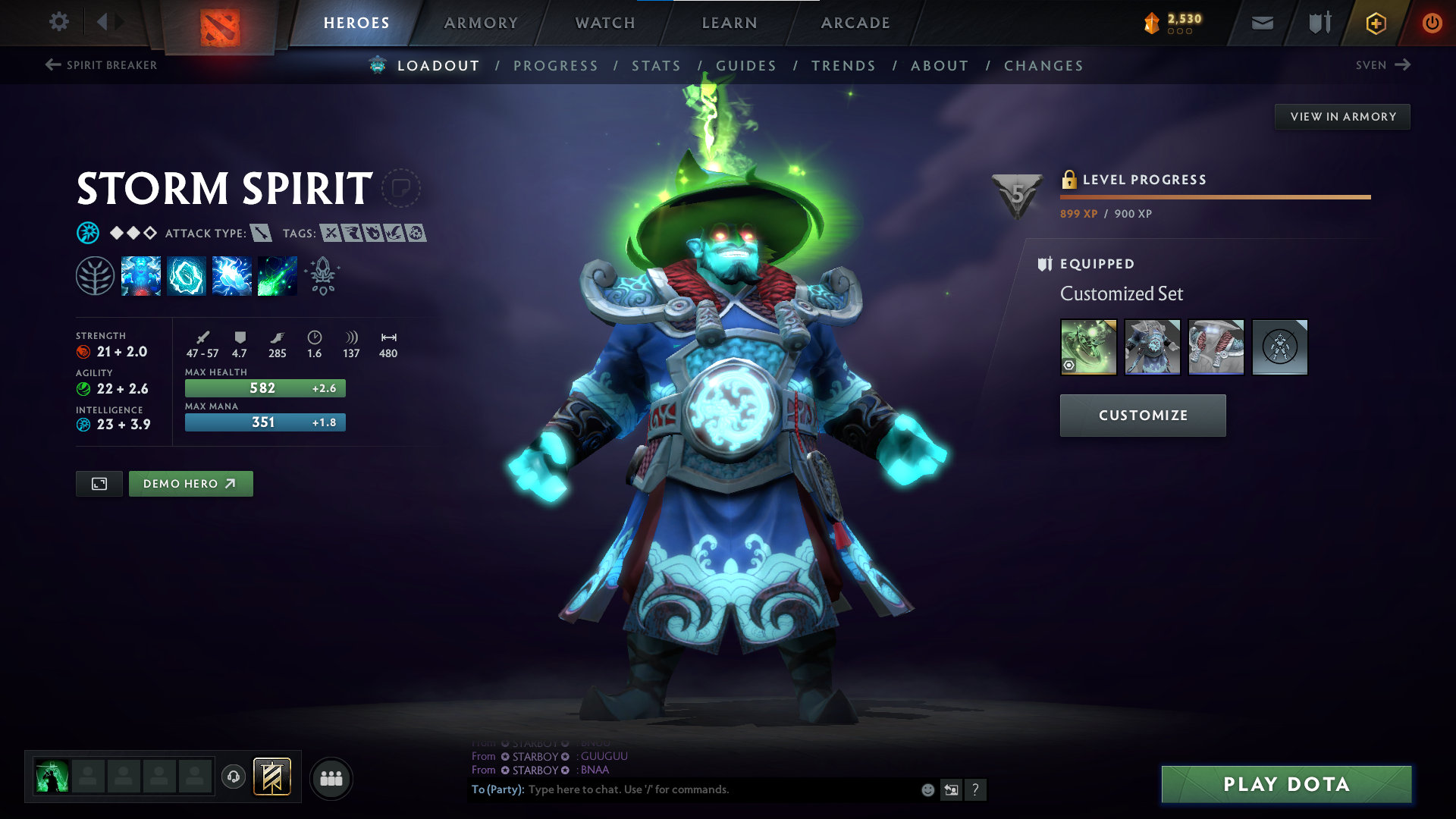Open the talent tree icon

(x=95, y=275)
